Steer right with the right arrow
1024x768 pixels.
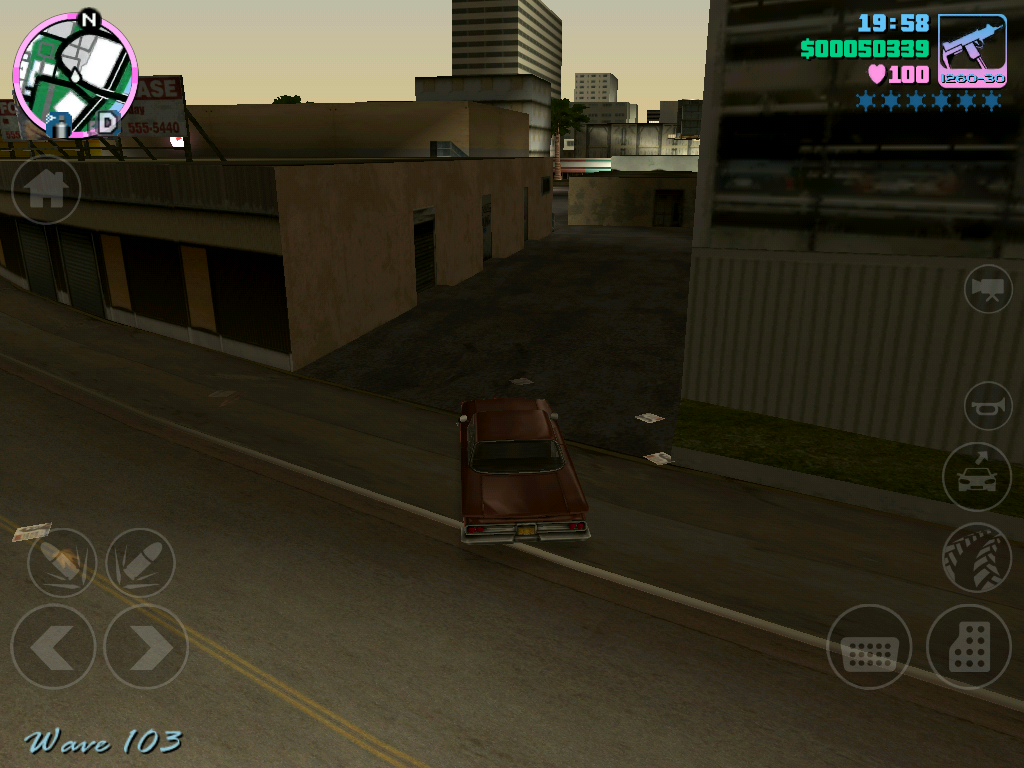(146, 647)
